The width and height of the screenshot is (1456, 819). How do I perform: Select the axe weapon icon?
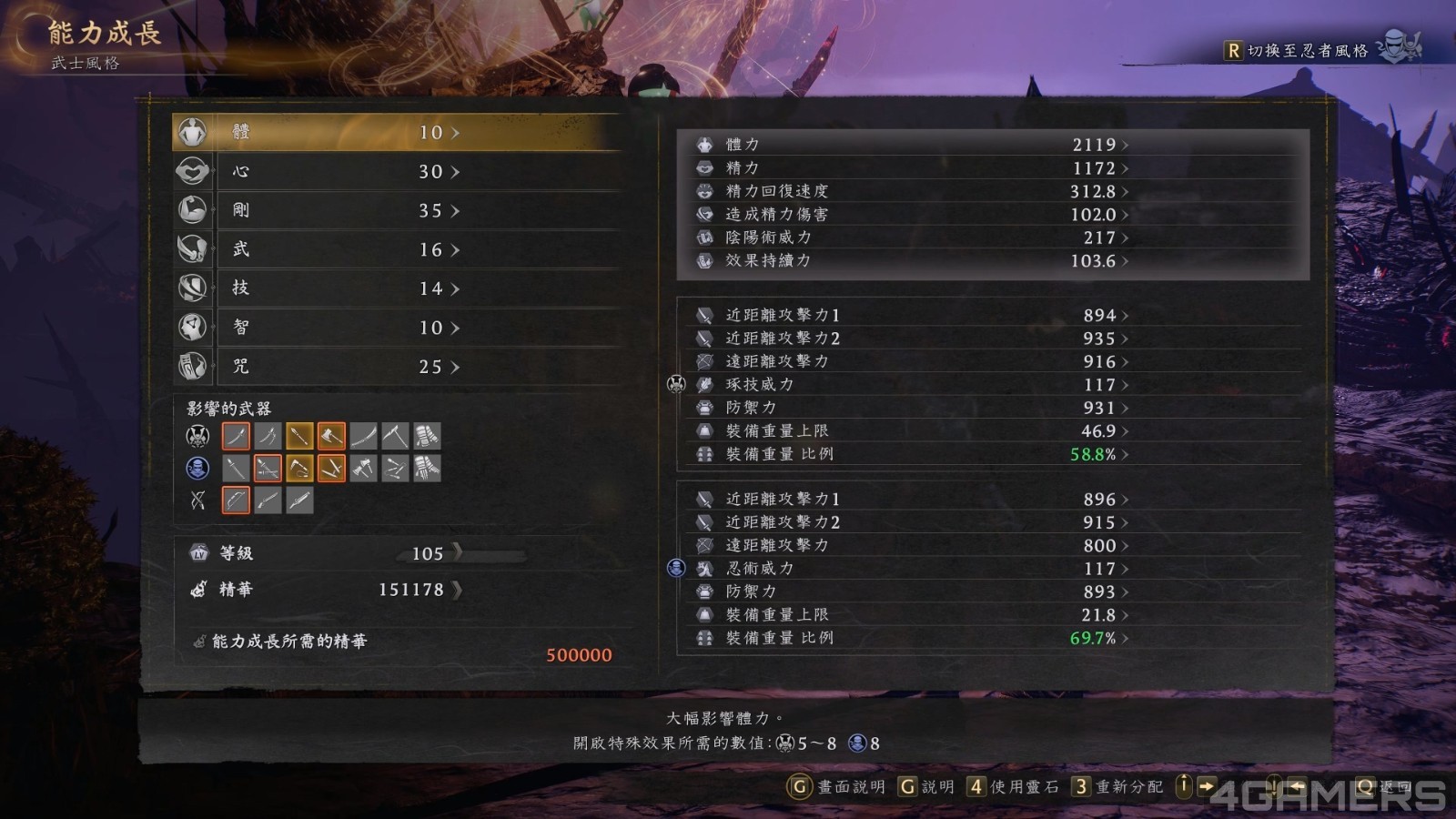[331, 437]
